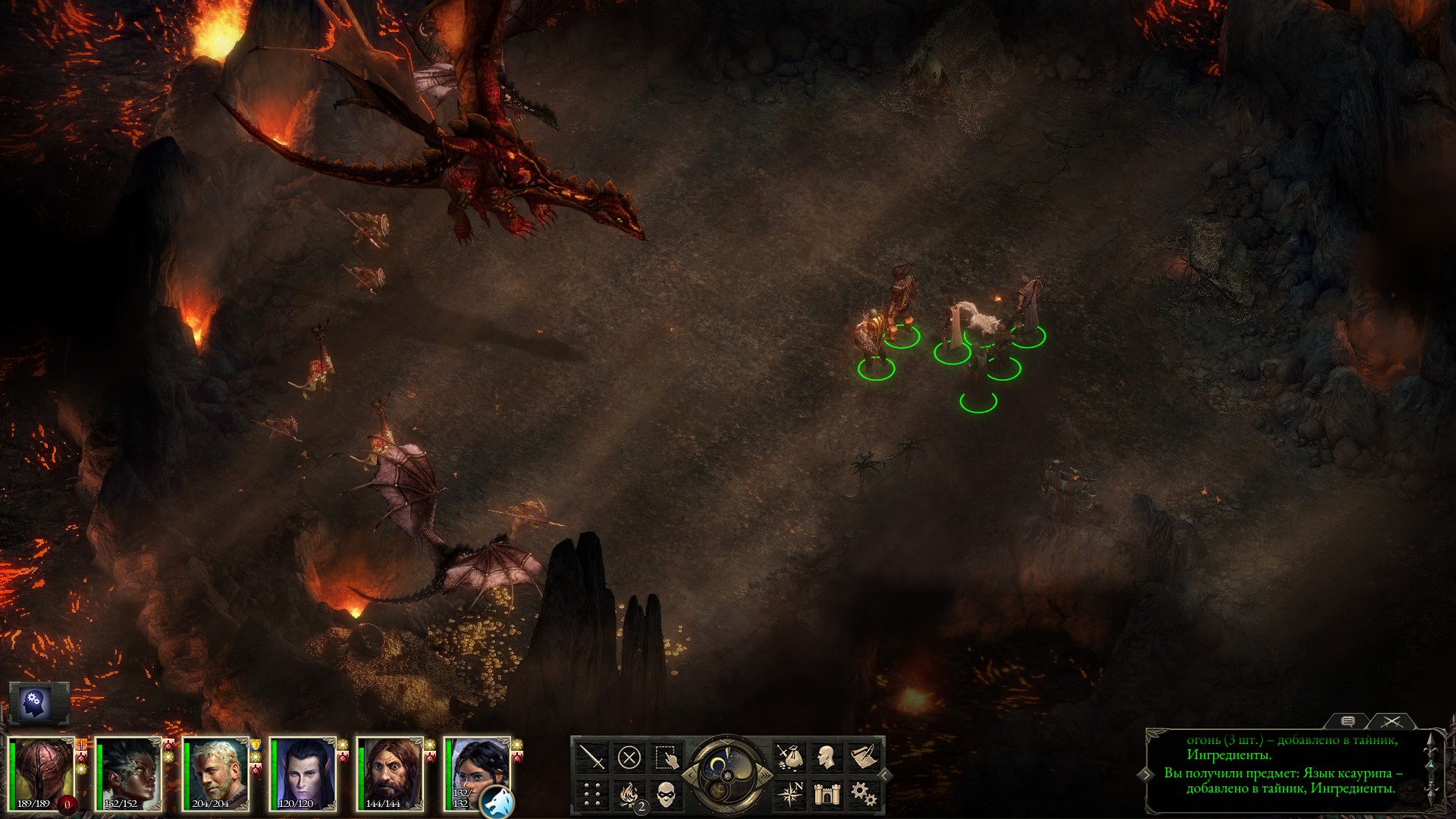Image resolution: width=1456 pixels, height=819 pixels.
Task: Click the sword attack button
Action: click(592, 757)
